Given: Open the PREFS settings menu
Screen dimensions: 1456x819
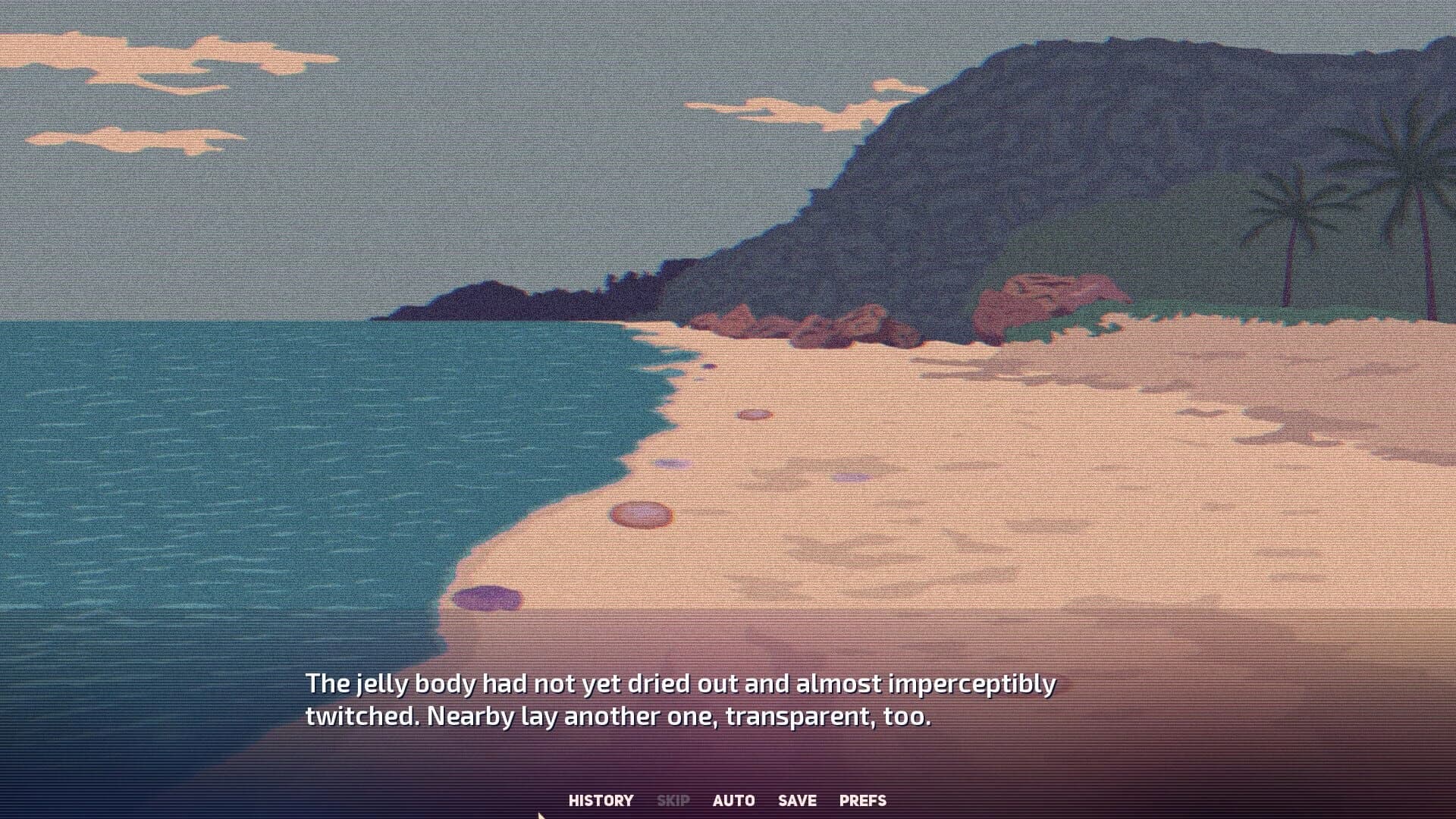Looking at the screenshot, I should (862, 800).
